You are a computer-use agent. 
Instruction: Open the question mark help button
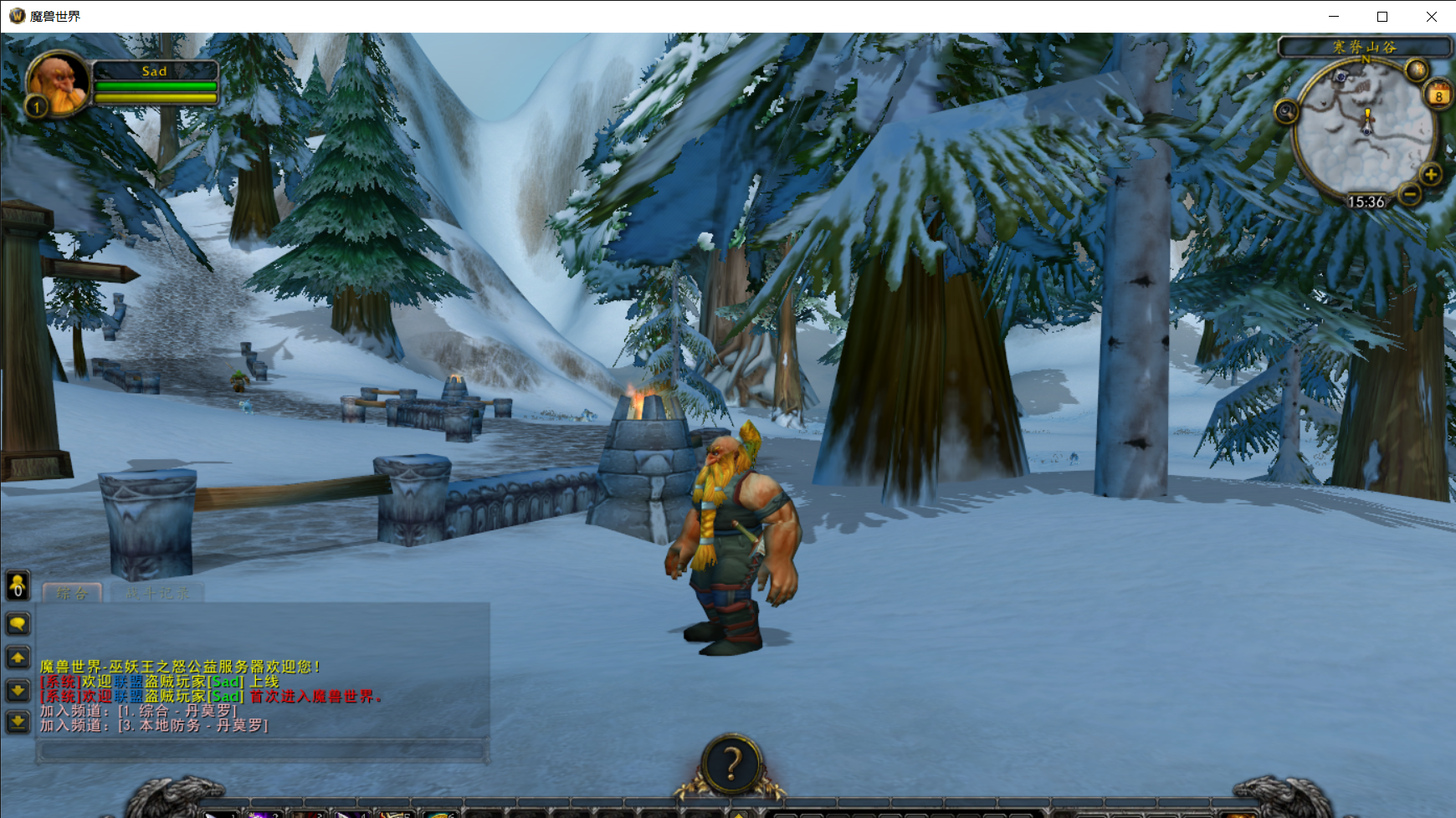[x=731, y=764]
